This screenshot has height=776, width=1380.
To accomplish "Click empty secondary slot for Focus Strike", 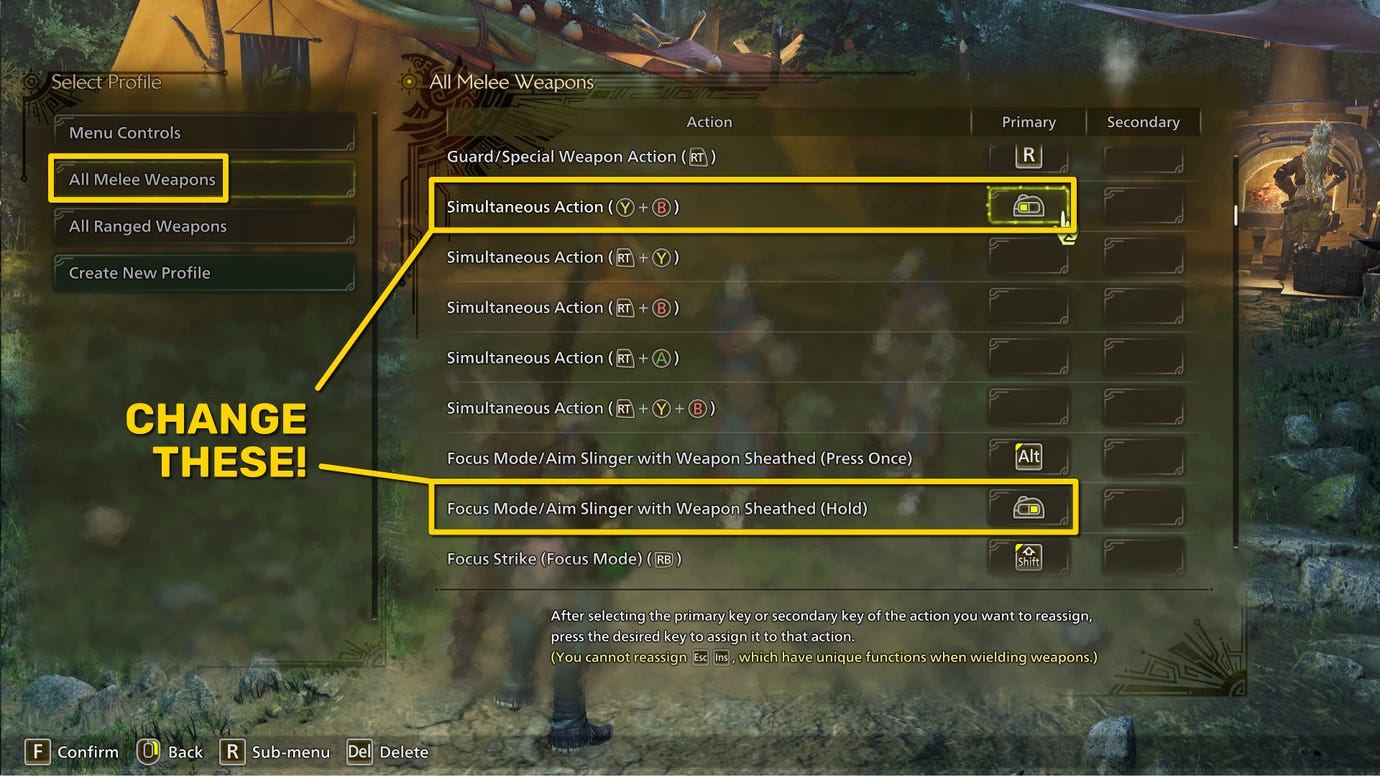I will (1144, 557).
